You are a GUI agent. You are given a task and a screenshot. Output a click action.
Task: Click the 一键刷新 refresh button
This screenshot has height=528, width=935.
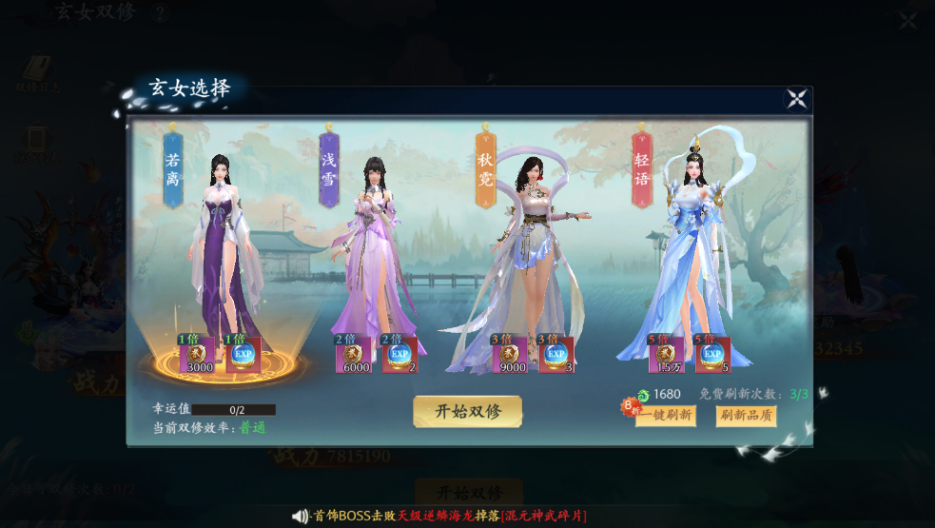666,415
